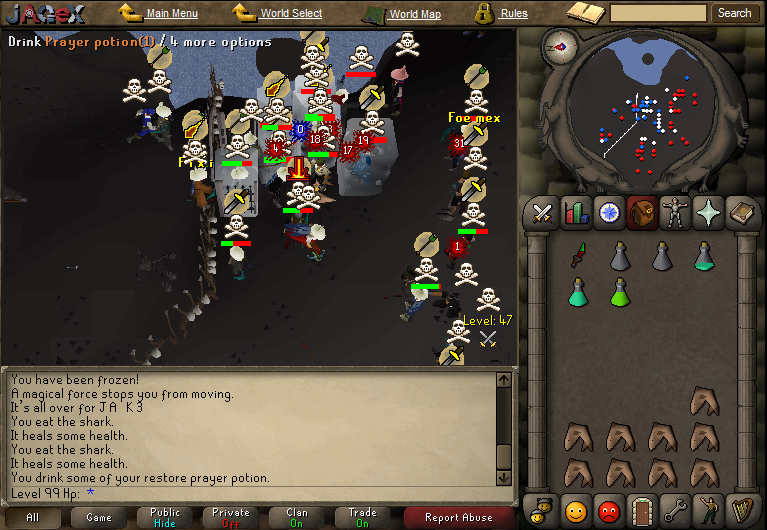767x530 pixels.
Task: Open the World Select screen
Action: pos(290,13)
